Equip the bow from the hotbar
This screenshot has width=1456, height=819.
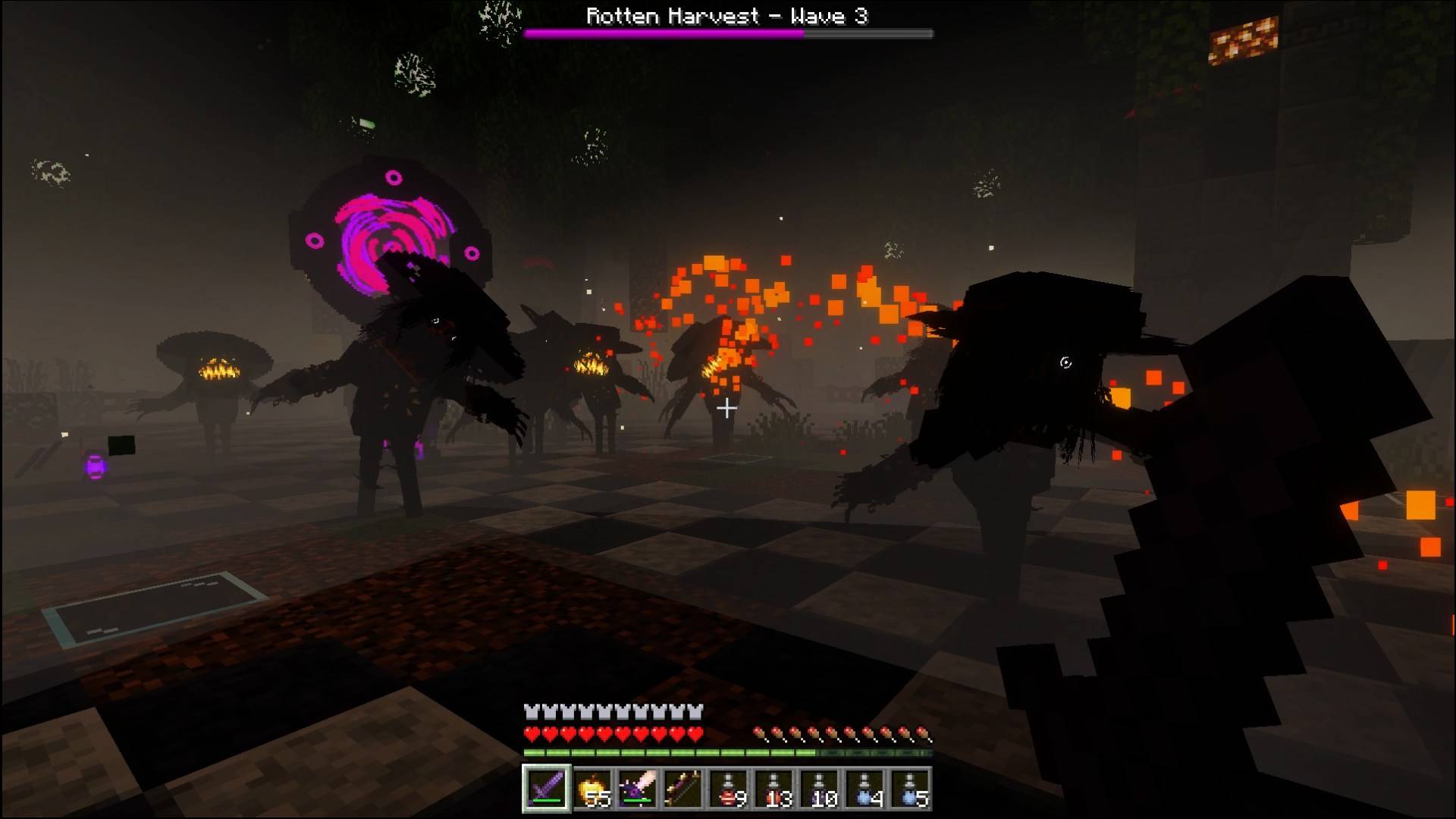click(x=682, y=789)
